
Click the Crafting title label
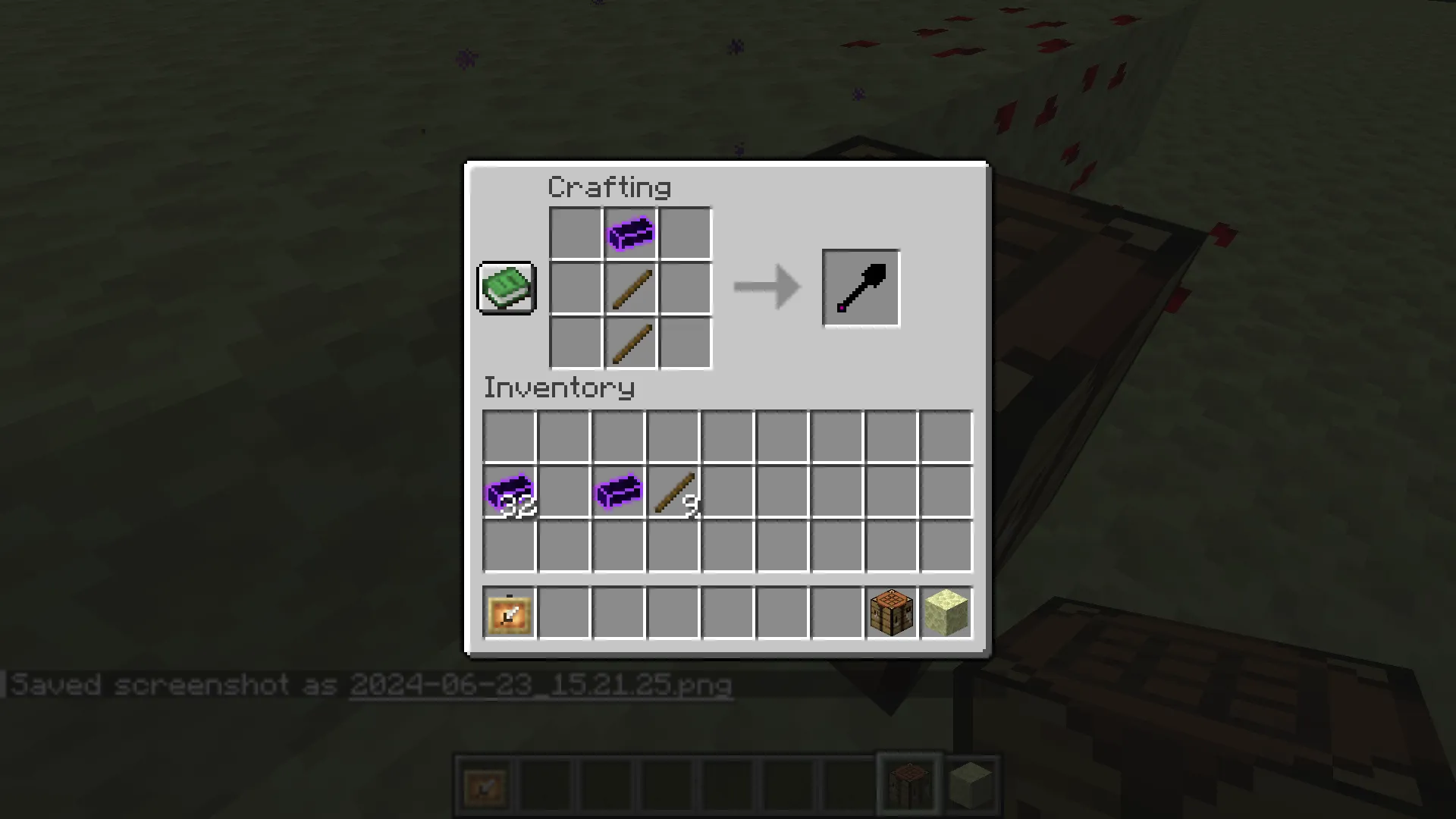pyautogui.click(x=609, y=187)
